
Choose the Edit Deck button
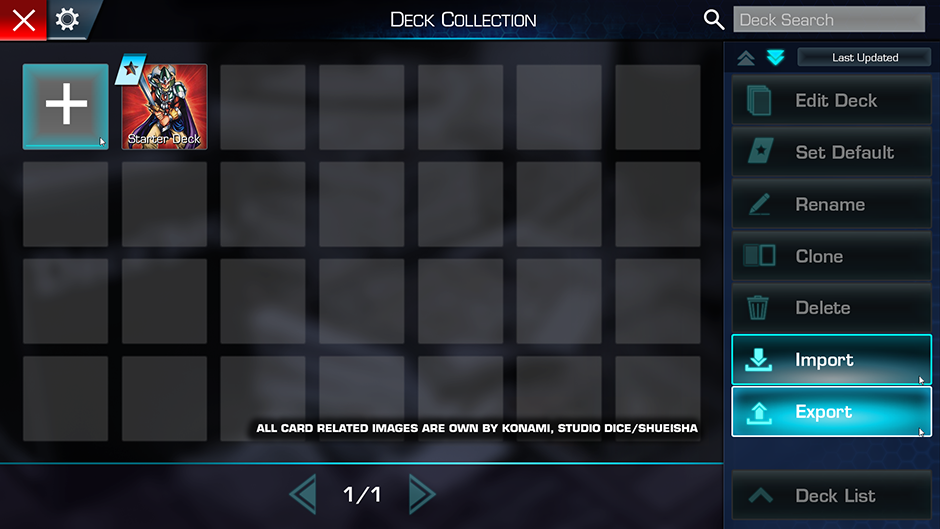coord(831,101)
